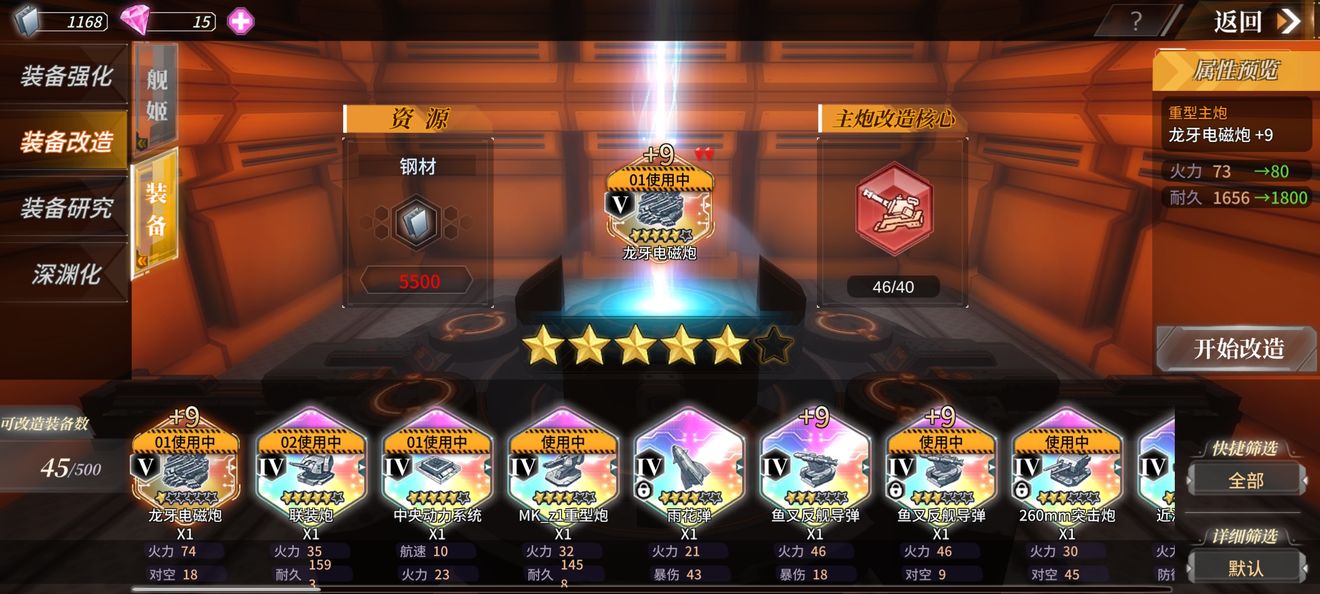The height and width of the screenshot is (594, 1320).
Task: Open the 默认 detailed filter button
Action: (1246, 568)
